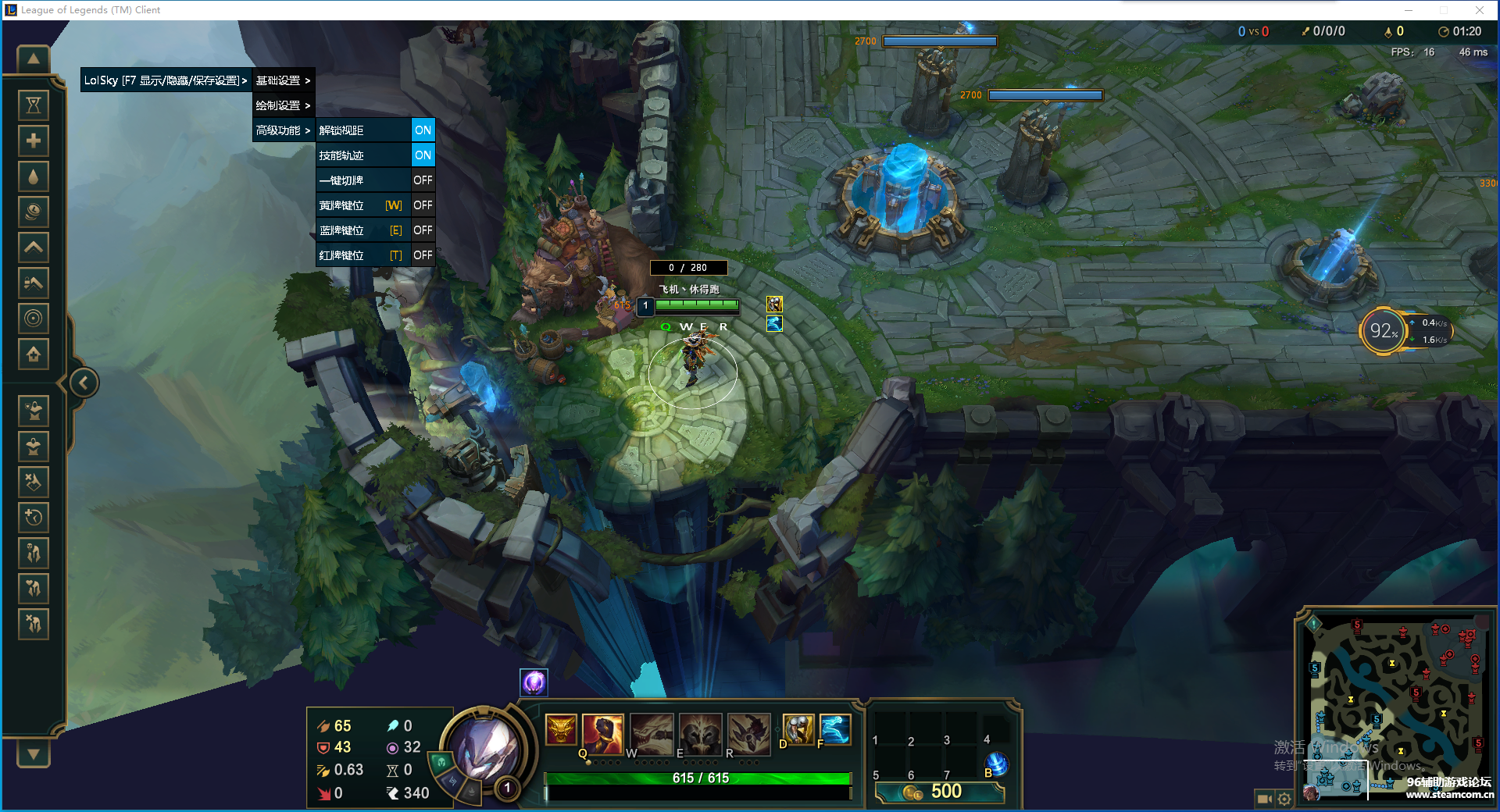Select the hourglass icon in the left sidebar

(x=33, y=104)
